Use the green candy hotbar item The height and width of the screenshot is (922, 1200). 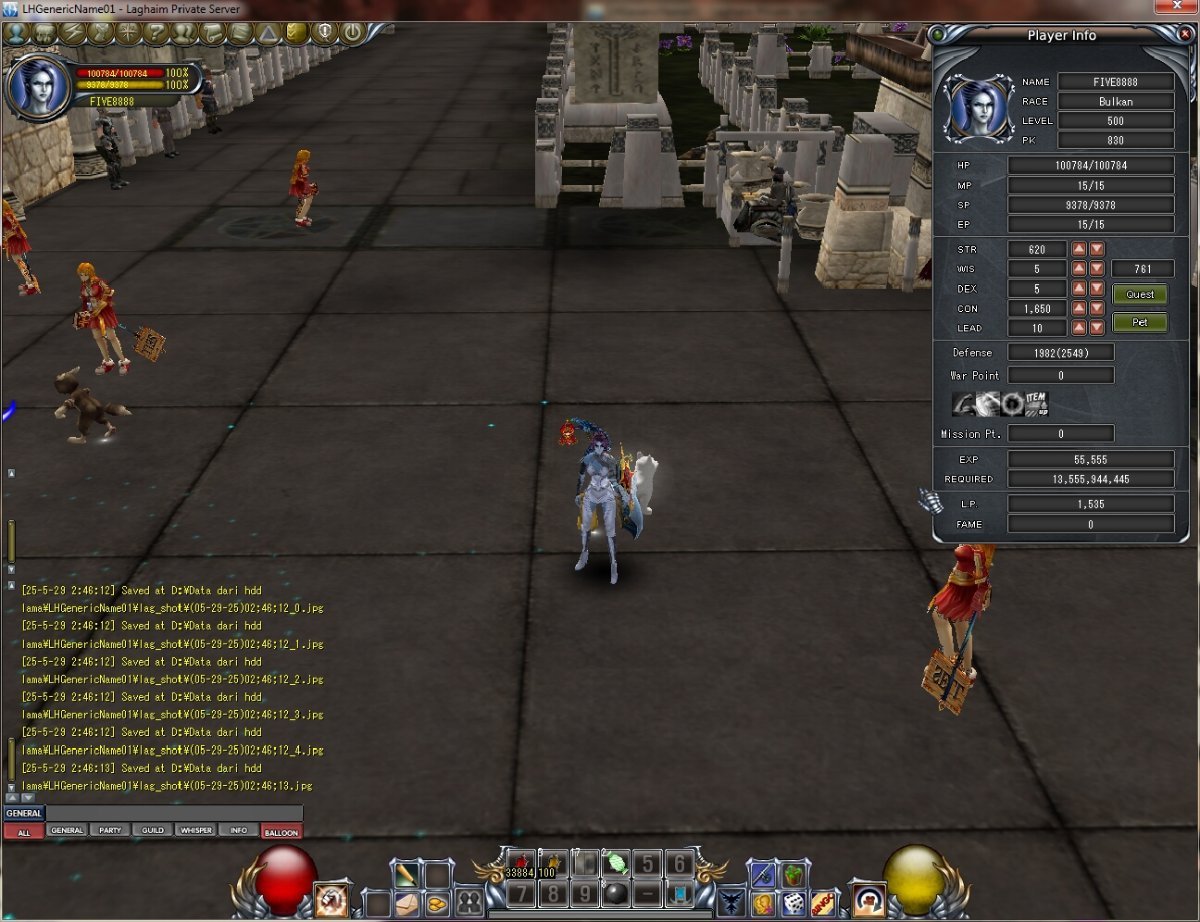(615, 864)
